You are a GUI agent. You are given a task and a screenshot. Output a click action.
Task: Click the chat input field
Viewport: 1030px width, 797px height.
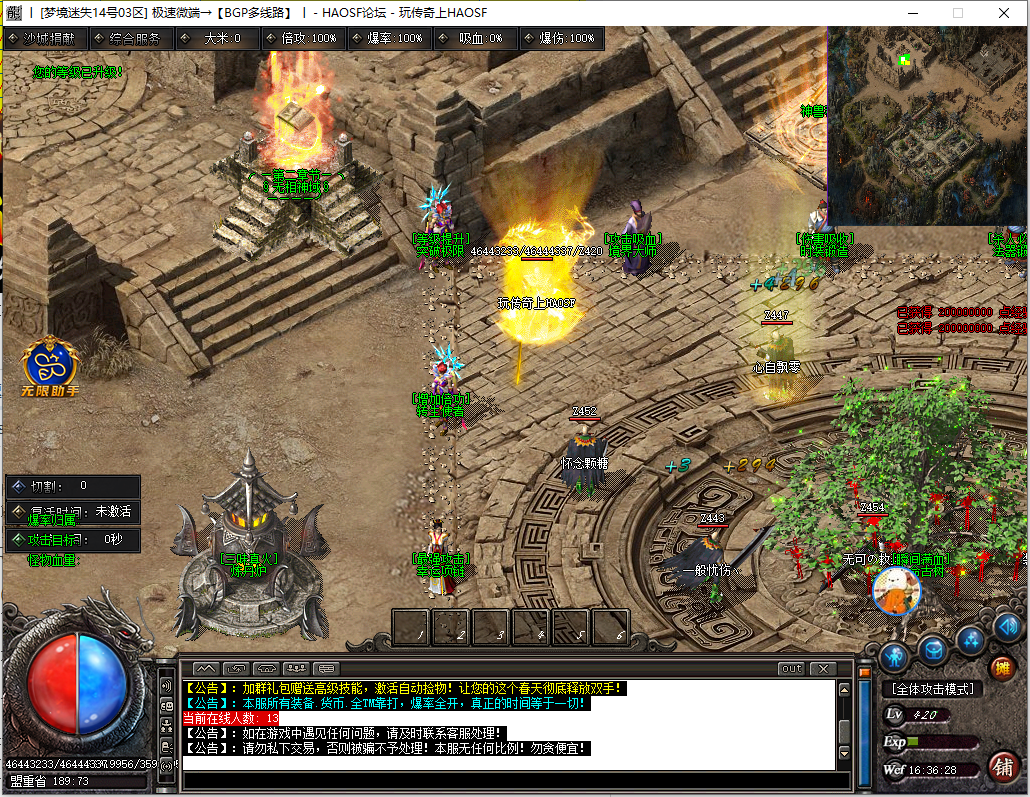pyautogui.click(x=508, y=779)
